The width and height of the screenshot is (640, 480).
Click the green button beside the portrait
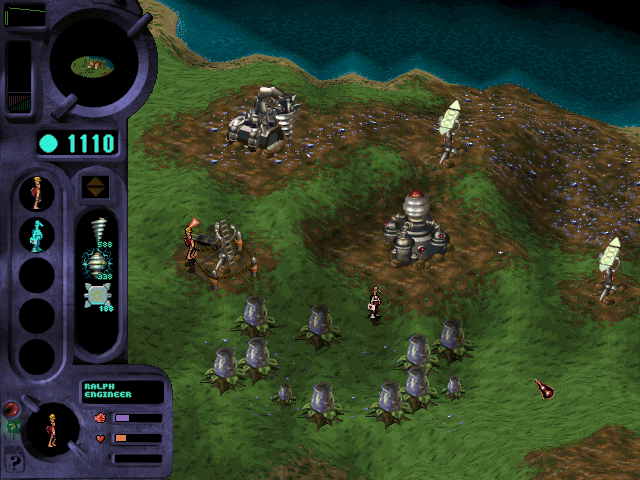(12, 429)
